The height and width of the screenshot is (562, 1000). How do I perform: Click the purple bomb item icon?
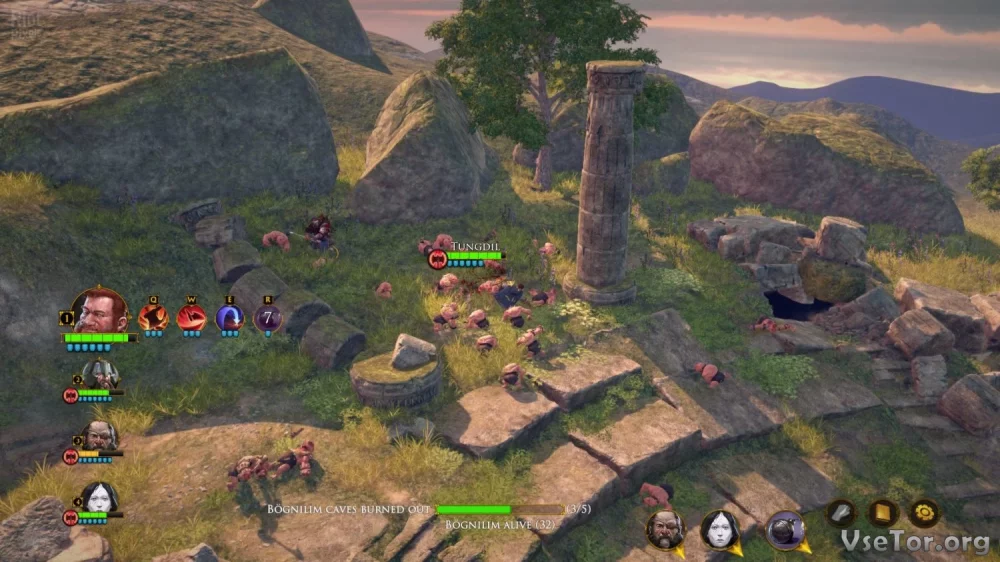pos(785,529)
